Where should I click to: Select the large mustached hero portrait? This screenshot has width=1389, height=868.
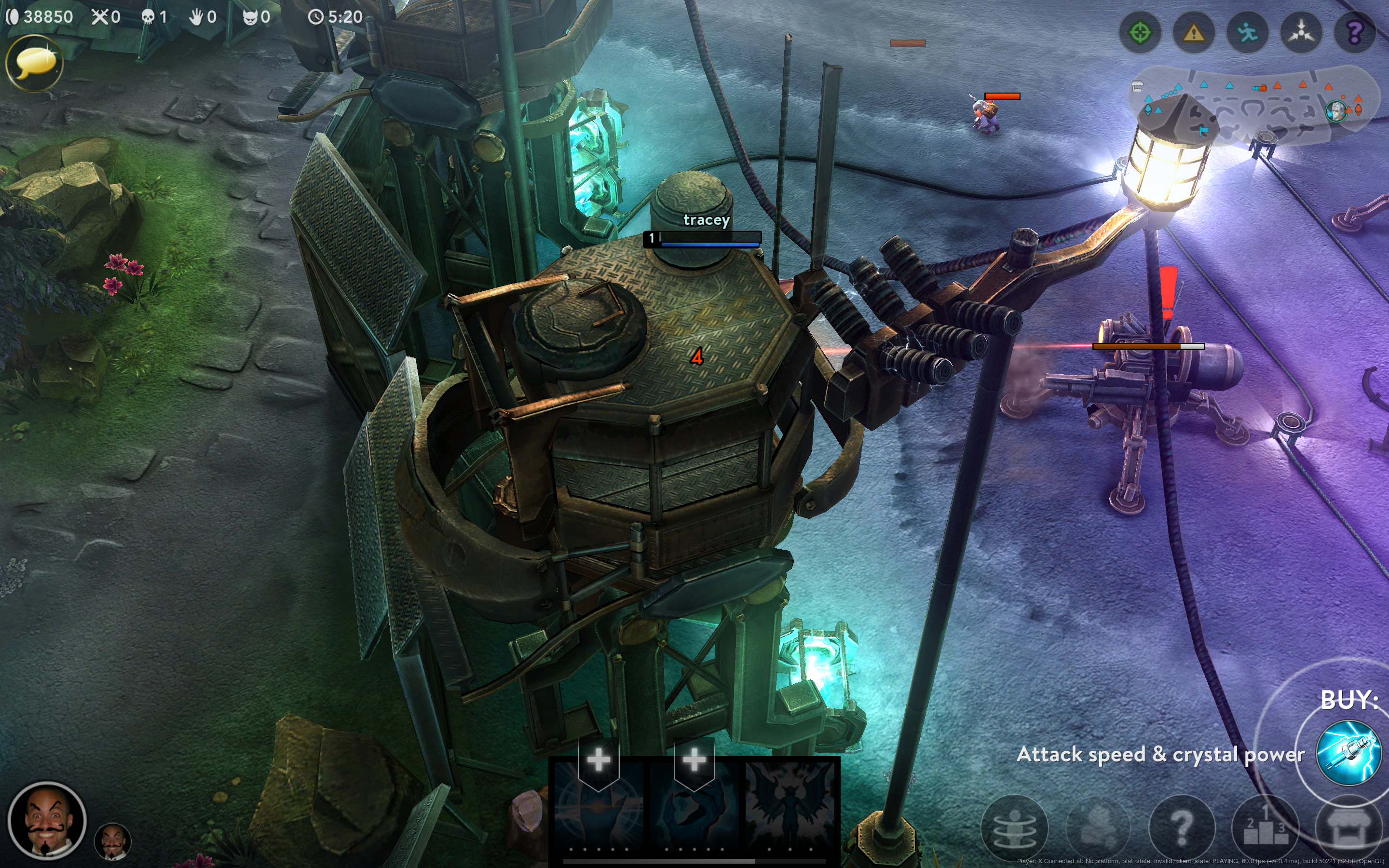tap(47, 821)
